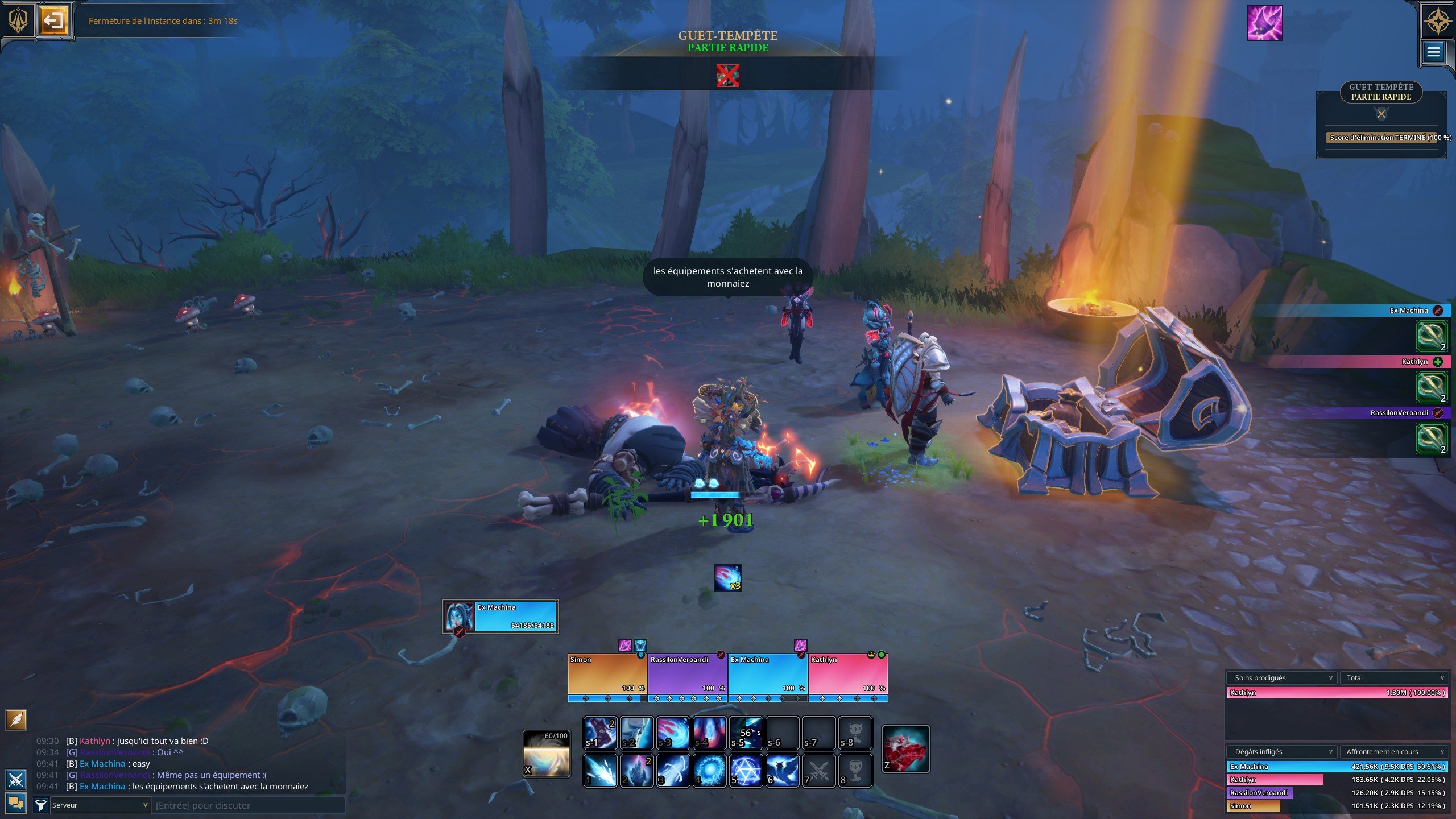
Task: Open the hamburger menu button
Action: click(x=1433, y=52)
